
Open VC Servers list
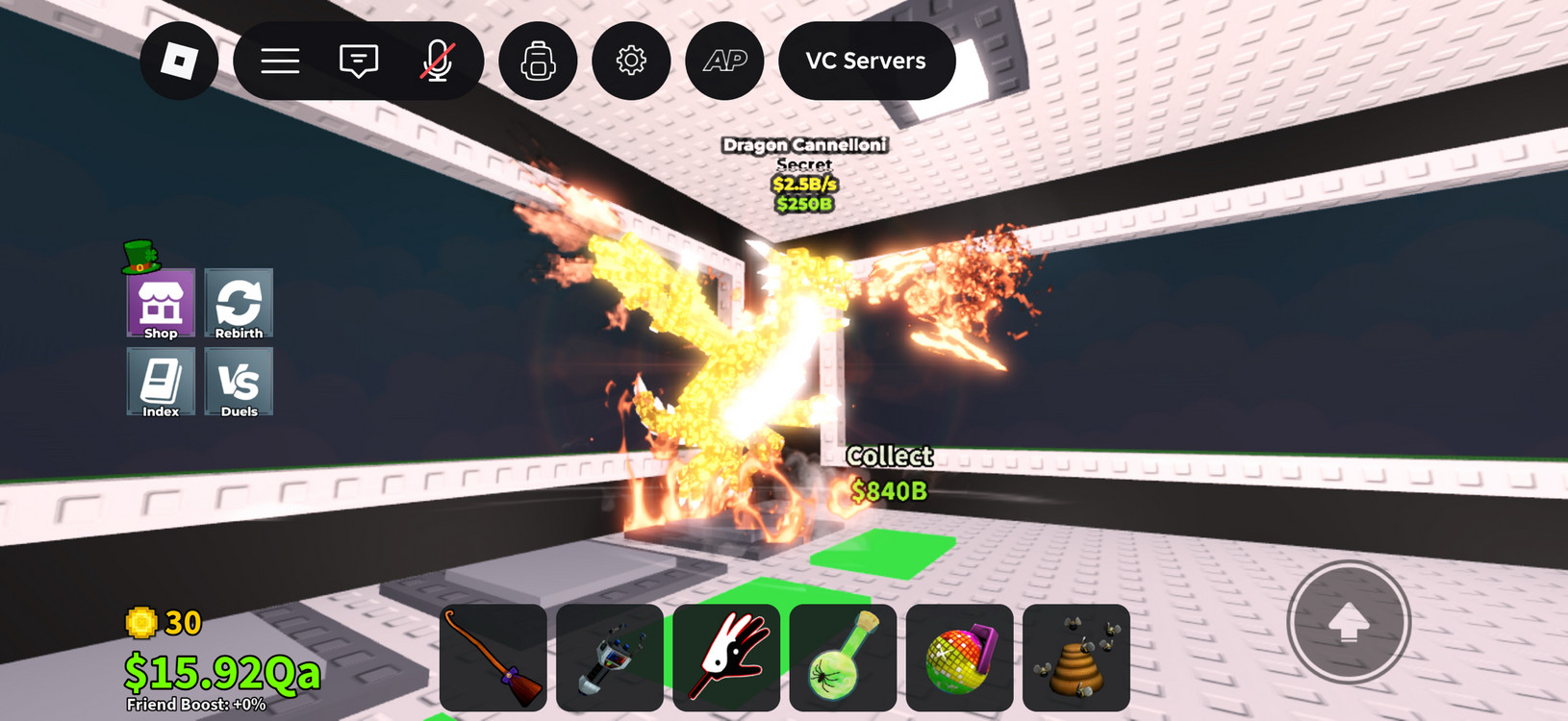[866, 61]
